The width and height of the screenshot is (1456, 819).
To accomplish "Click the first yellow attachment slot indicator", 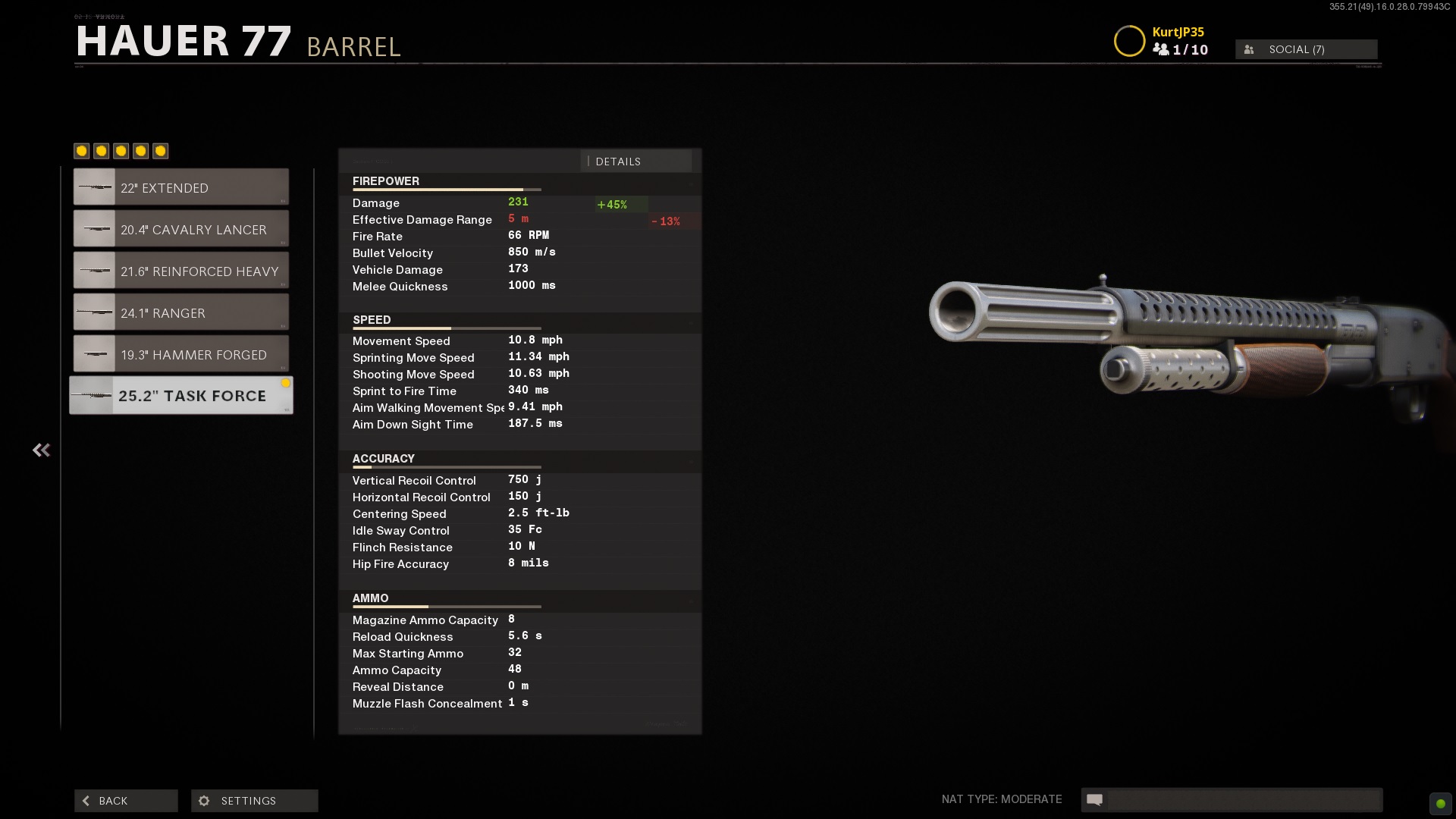I will [x=82, y=151].
